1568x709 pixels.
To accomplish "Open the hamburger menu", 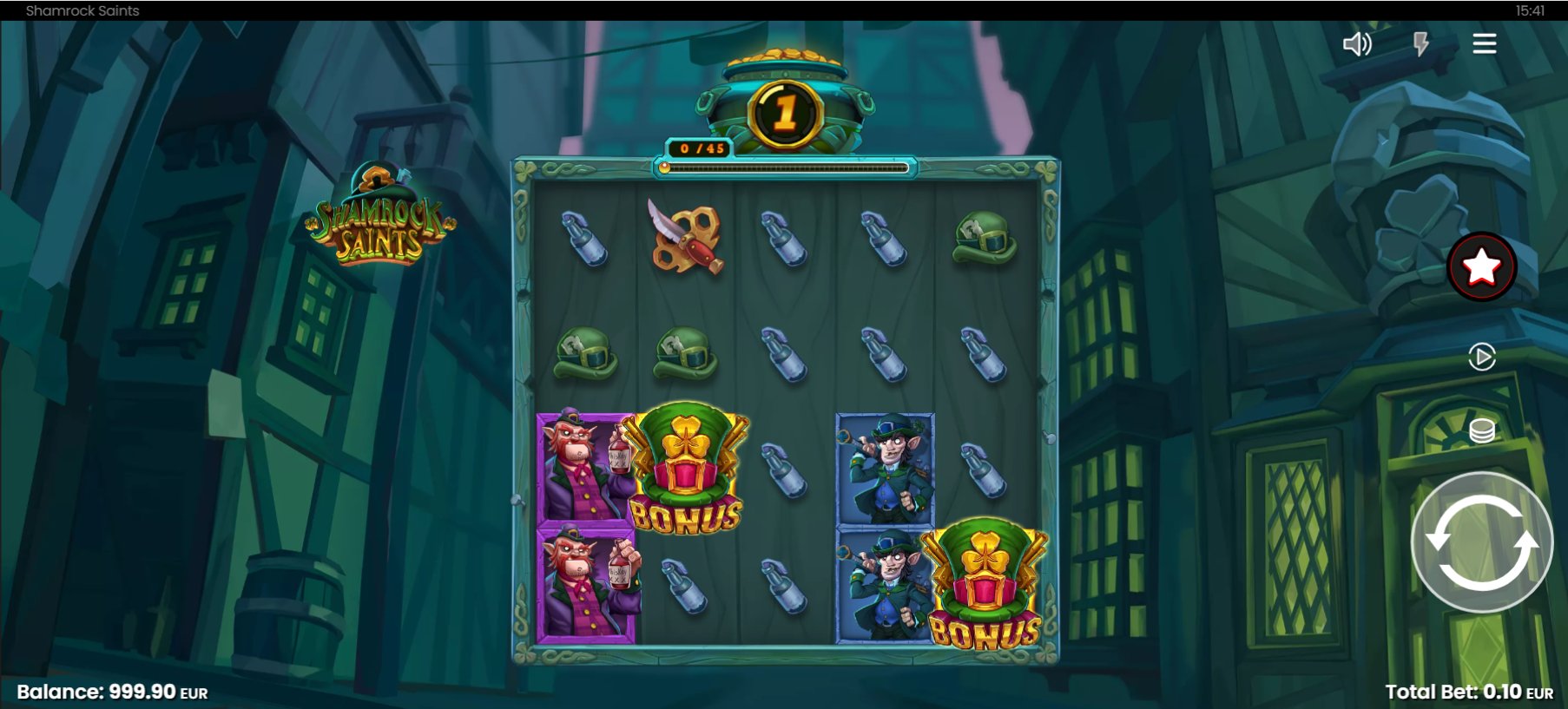I will tap(1484, 44).
